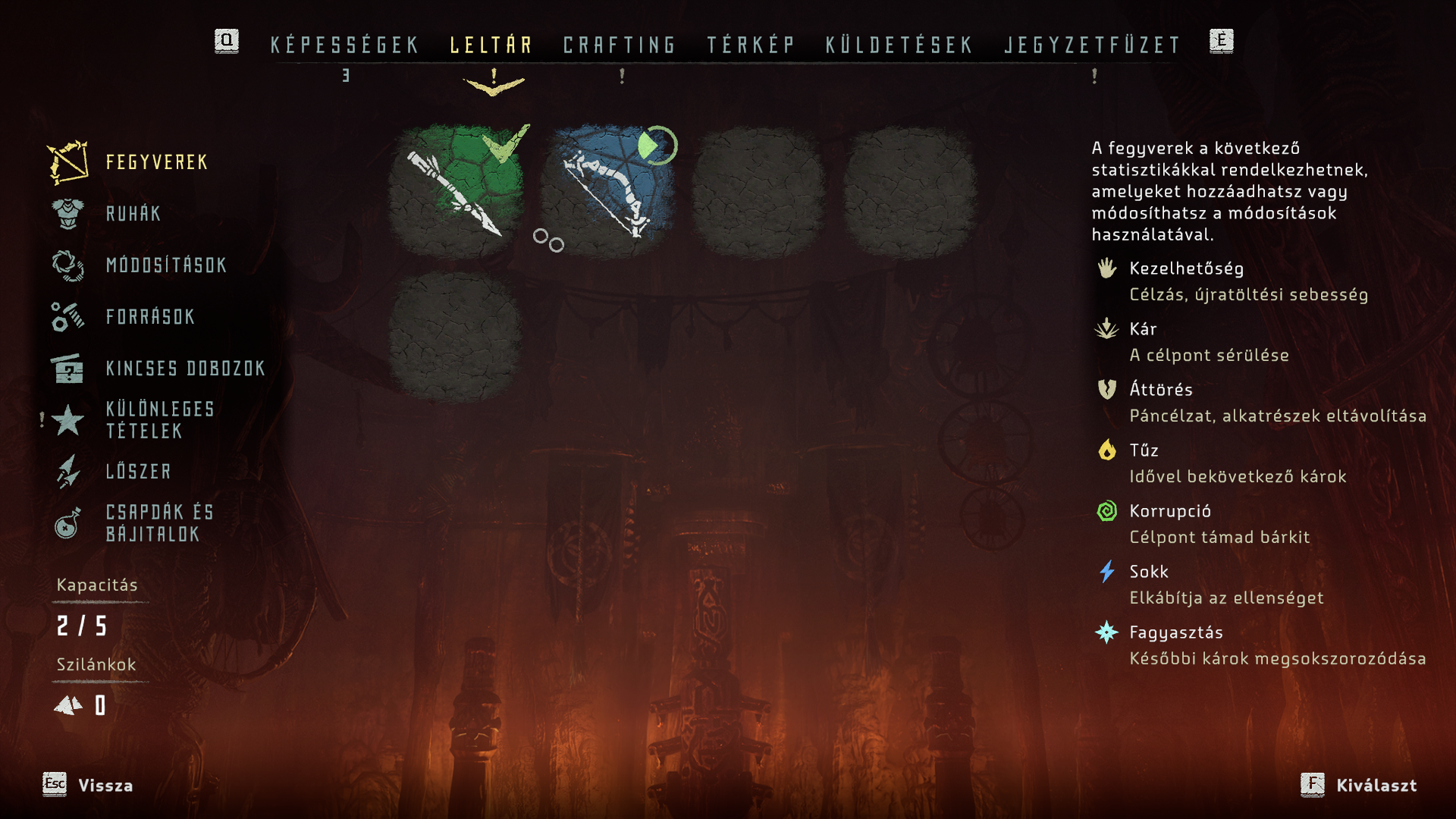Image resolution: width=1456 pixels, height=819 pixels.
Task: Select the Különleges tételek category
Action: point(160,420)
